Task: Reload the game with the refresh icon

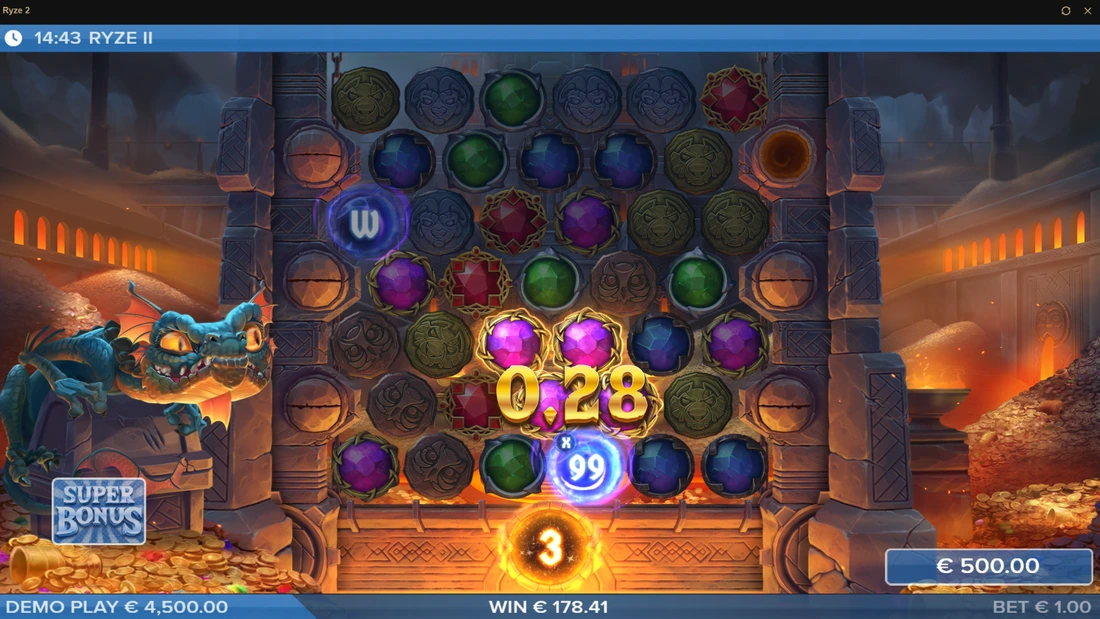Action: coord(1066,11)
